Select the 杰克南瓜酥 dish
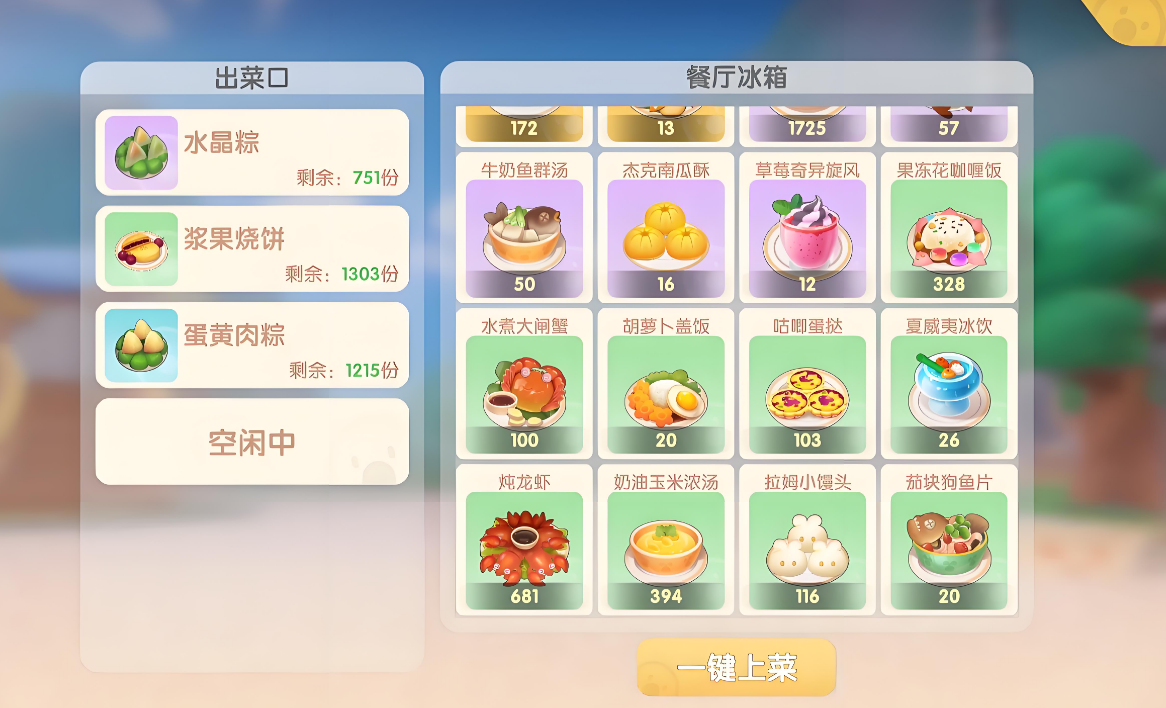 (x=666, y=228)
